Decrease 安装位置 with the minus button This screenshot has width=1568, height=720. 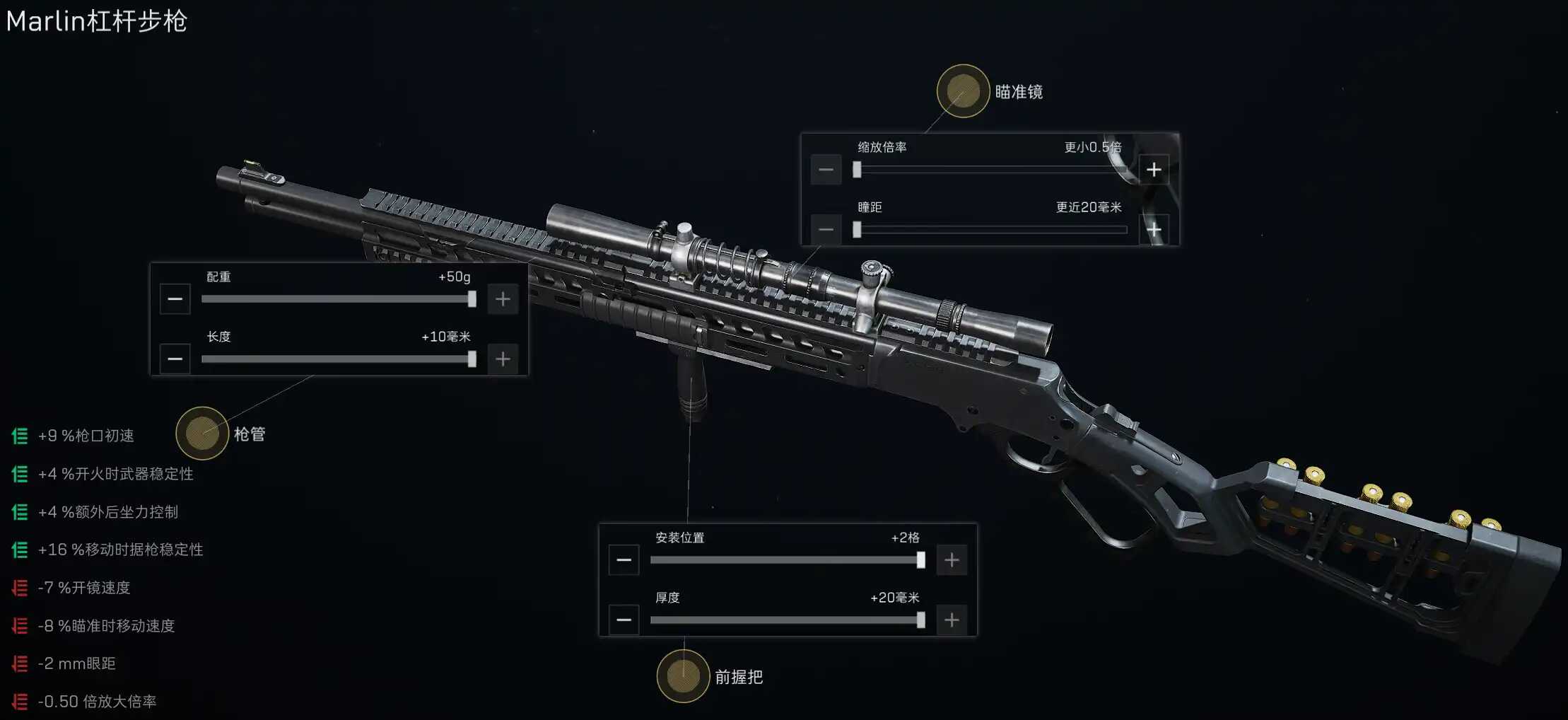(x=624, y=560)
